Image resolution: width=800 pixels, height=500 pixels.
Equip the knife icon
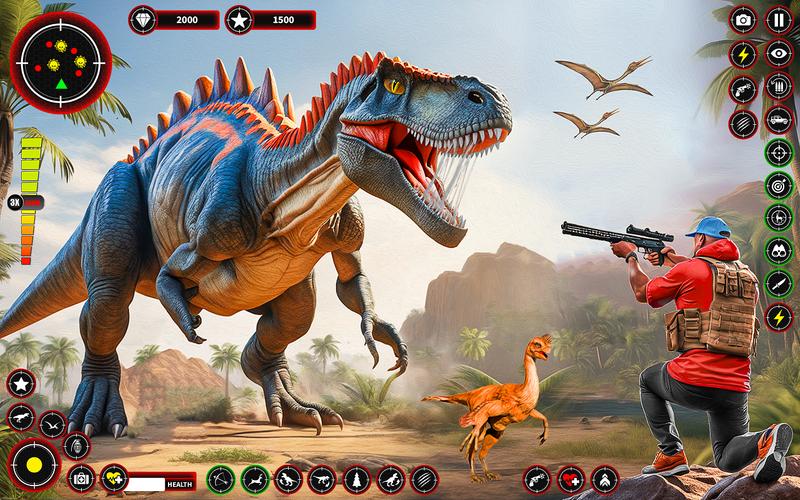click(x=778, y=284)
